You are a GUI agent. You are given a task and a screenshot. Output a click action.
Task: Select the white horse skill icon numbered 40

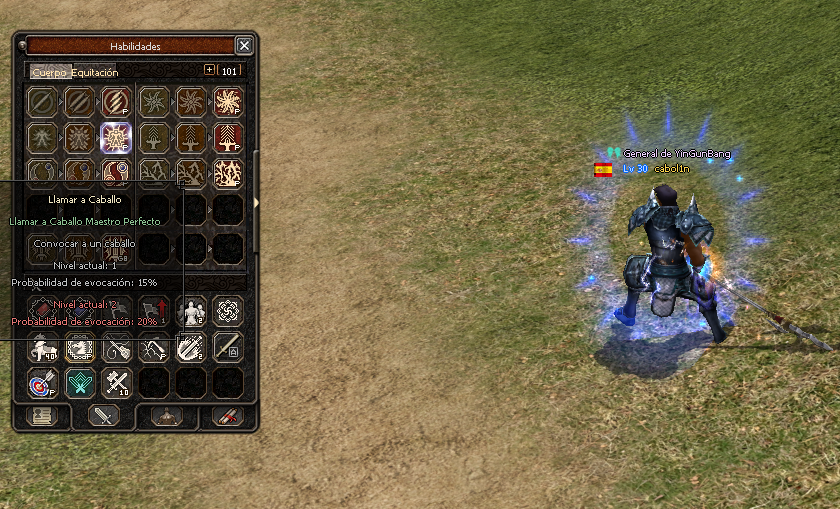[x=42, y=347]
